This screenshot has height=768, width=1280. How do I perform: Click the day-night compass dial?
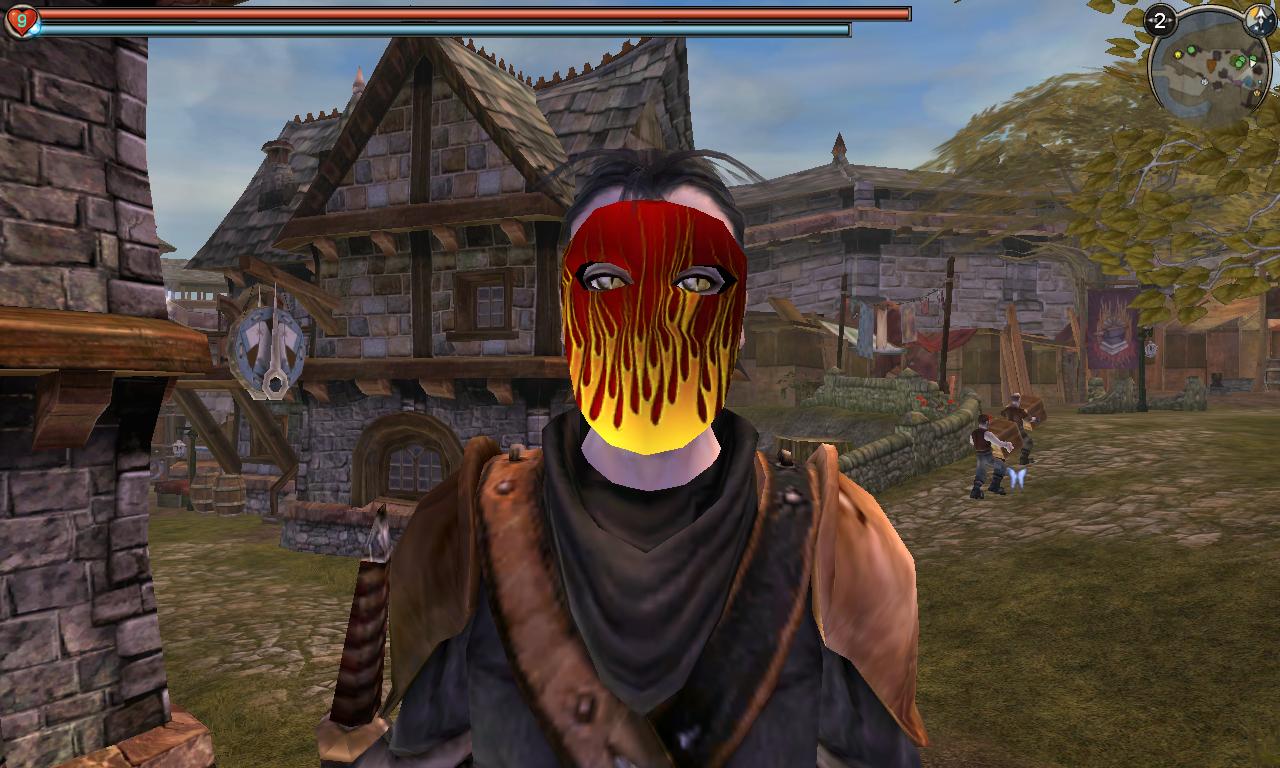click(1261, 20)
